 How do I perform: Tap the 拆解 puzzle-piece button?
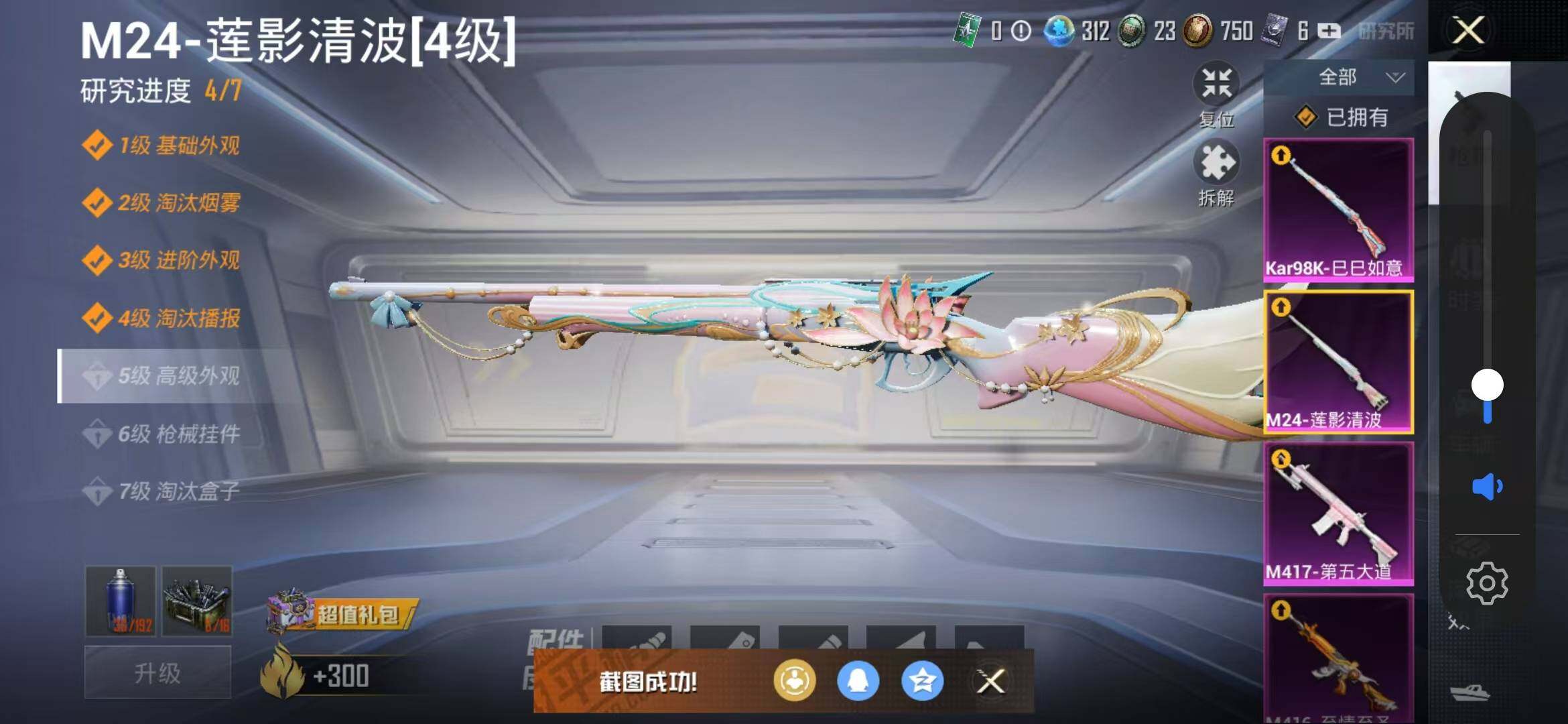pyautogui.click(x=1216, y=173)
